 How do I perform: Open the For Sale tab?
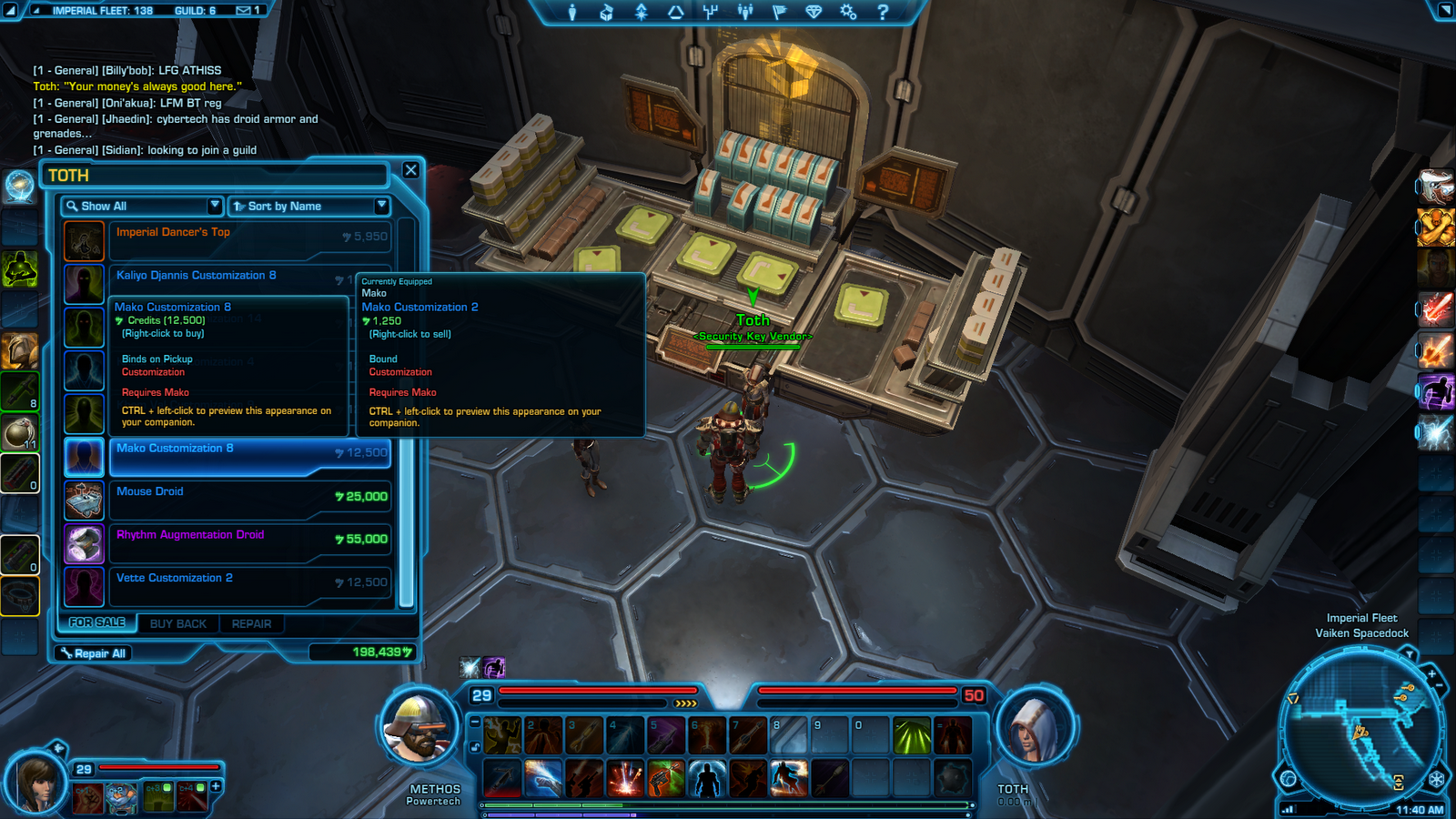(x=97, y=622)
